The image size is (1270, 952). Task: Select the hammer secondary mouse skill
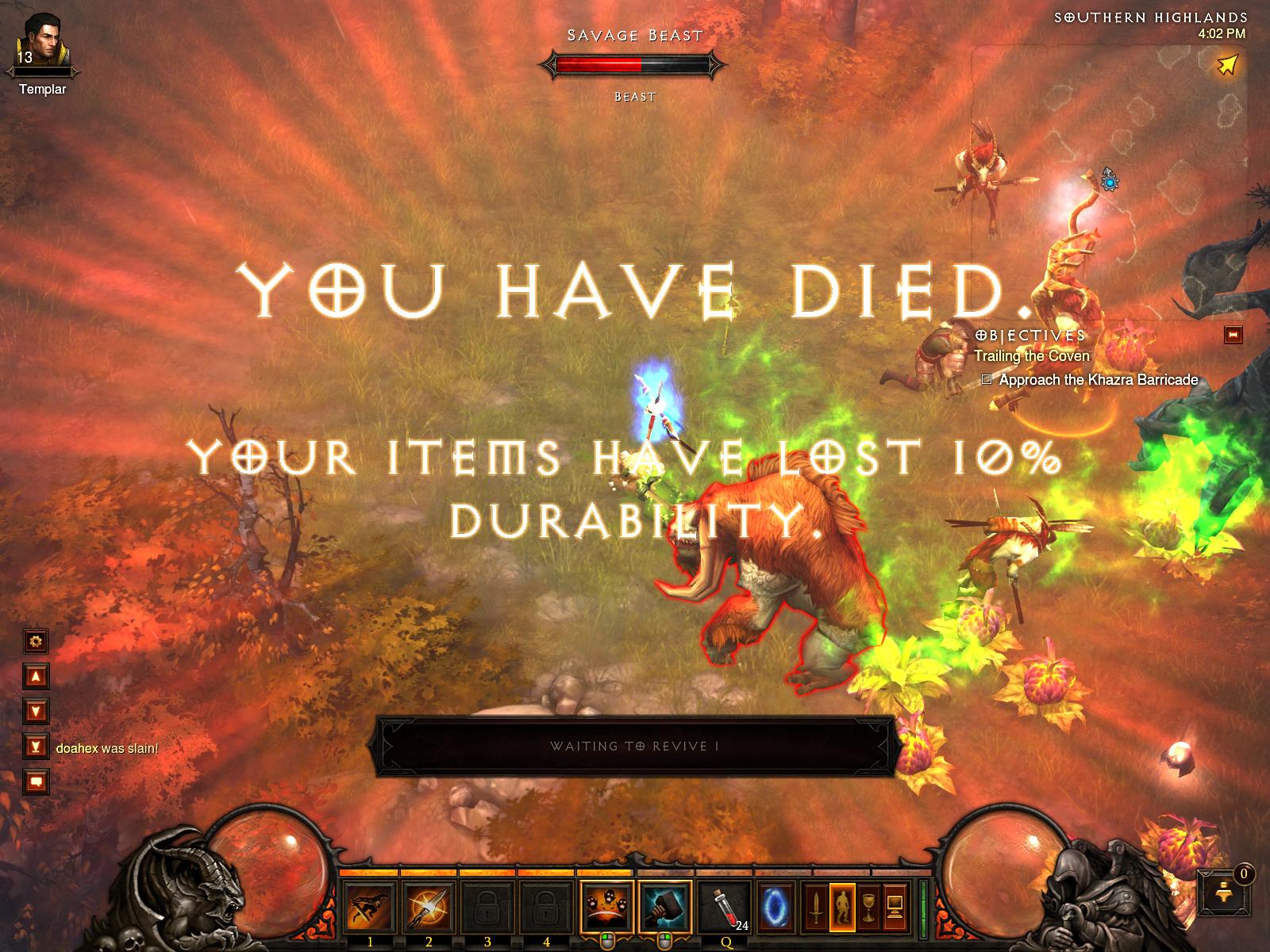click(665, 906)
